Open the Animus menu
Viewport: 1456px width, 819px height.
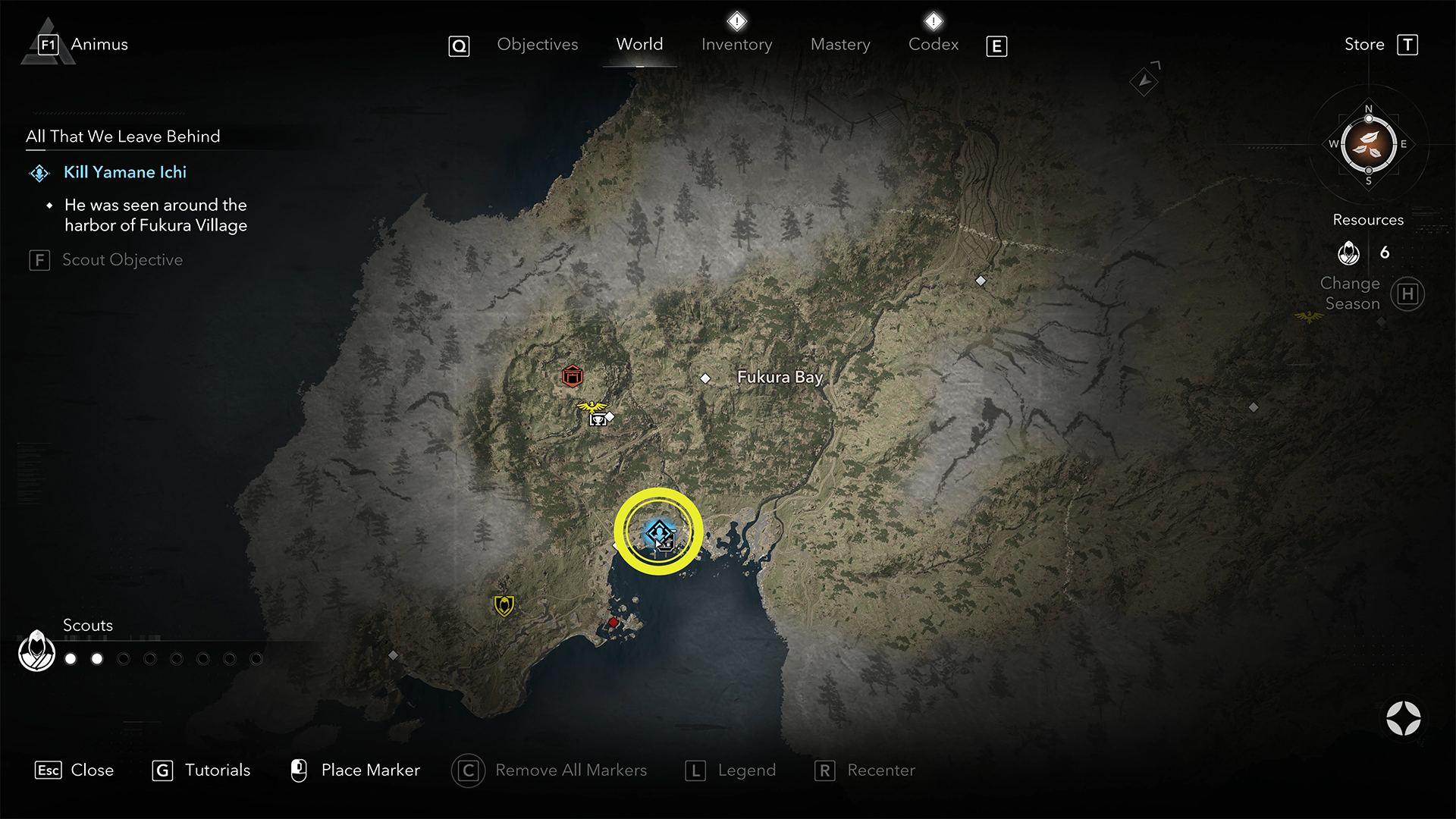click(x=99, y=45)
